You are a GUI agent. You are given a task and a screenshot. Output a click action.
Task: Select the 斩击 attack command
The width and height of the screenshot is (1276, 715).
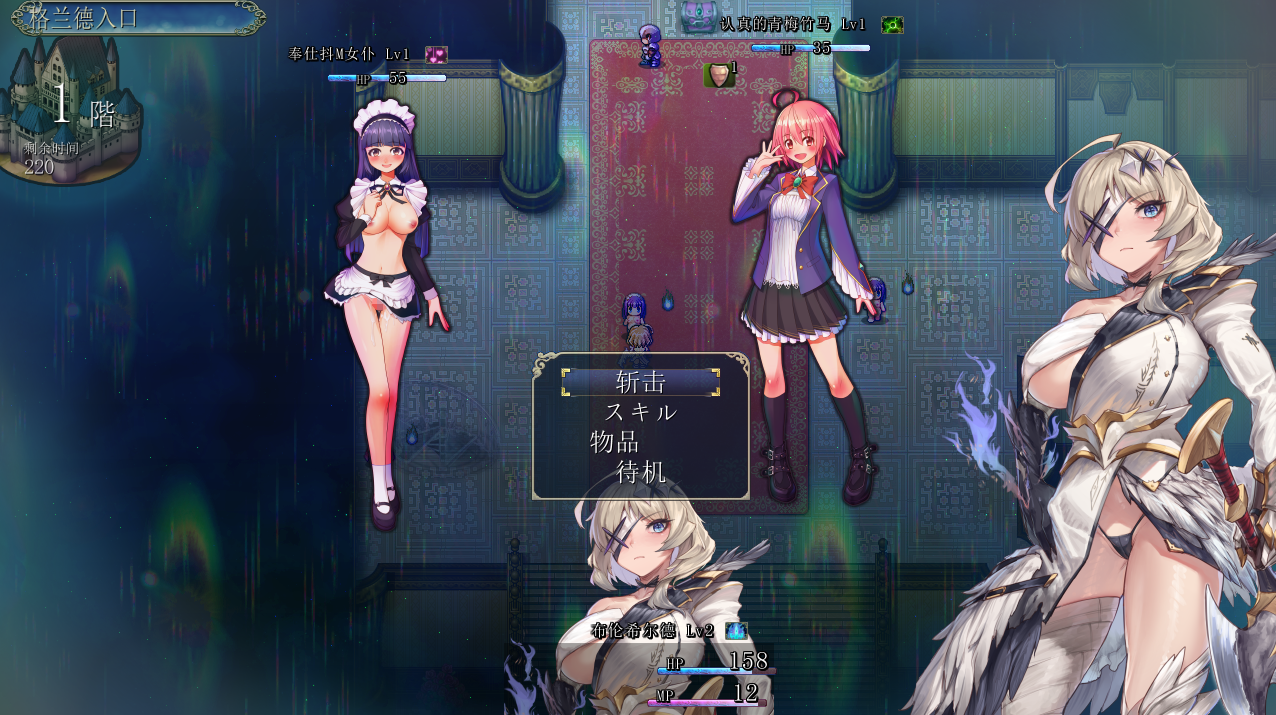(641, 382)
